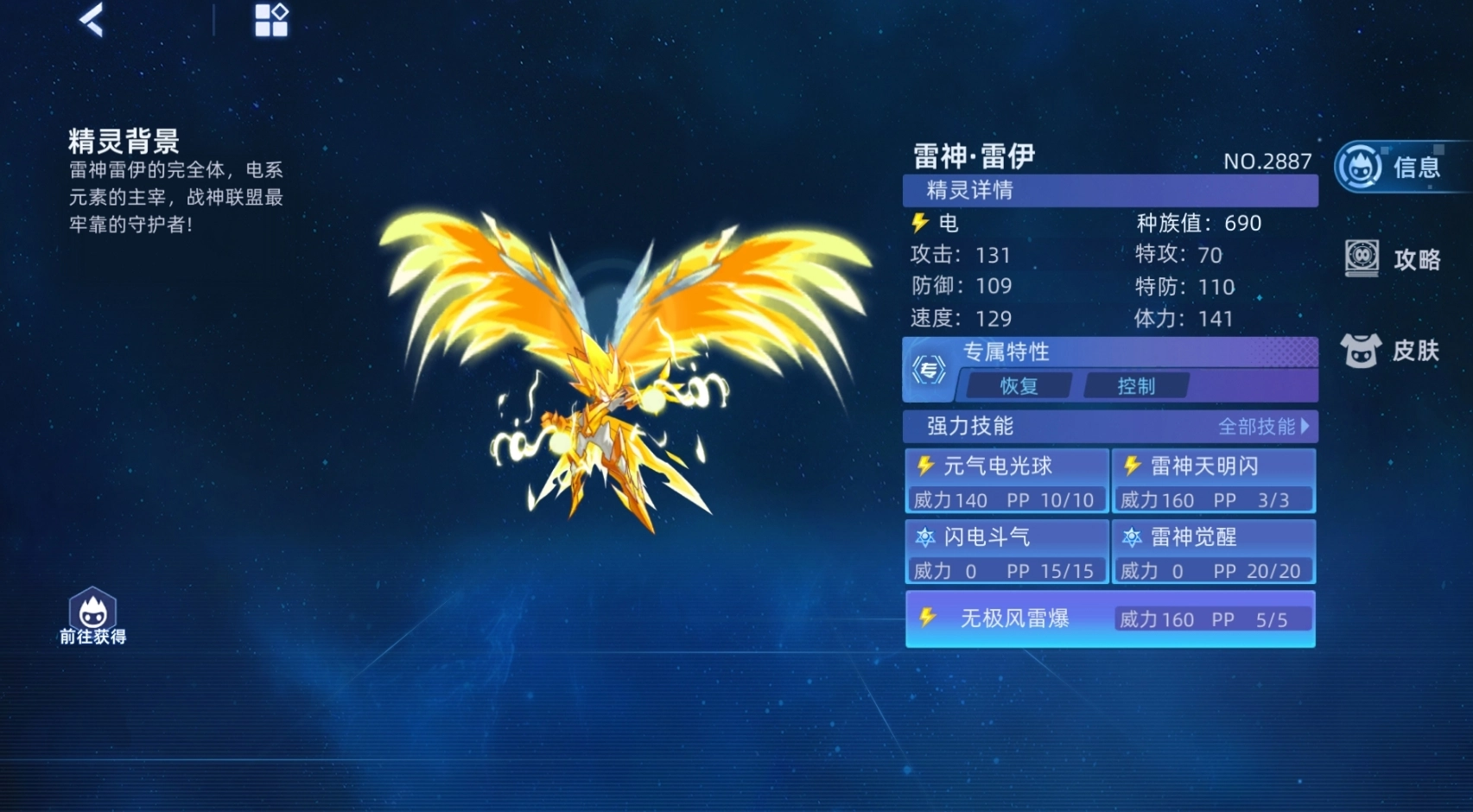Open the grid menu icon
Image resolution: width=1473 pixels, height=812 pixels.
[x=271, y=20]
